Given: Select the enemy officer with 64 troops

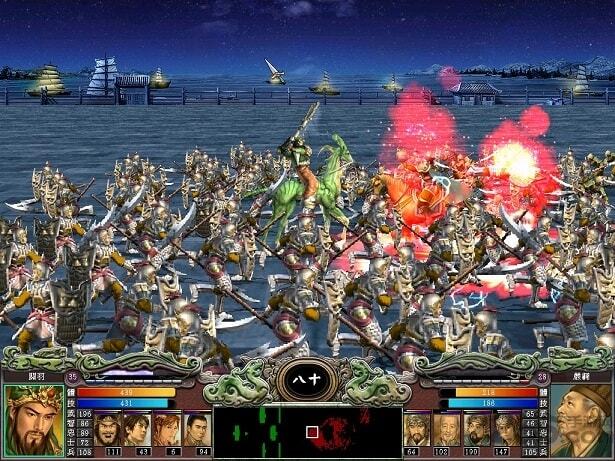Looking at the screenshot, I should [418, 427].
